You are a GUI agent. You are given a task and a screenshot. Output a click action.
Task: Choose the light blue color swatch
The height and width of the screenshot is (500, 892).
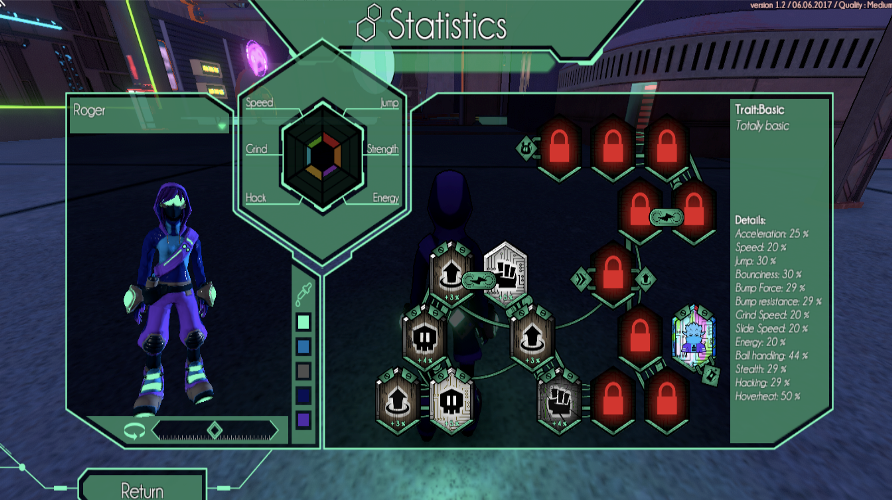304,346
